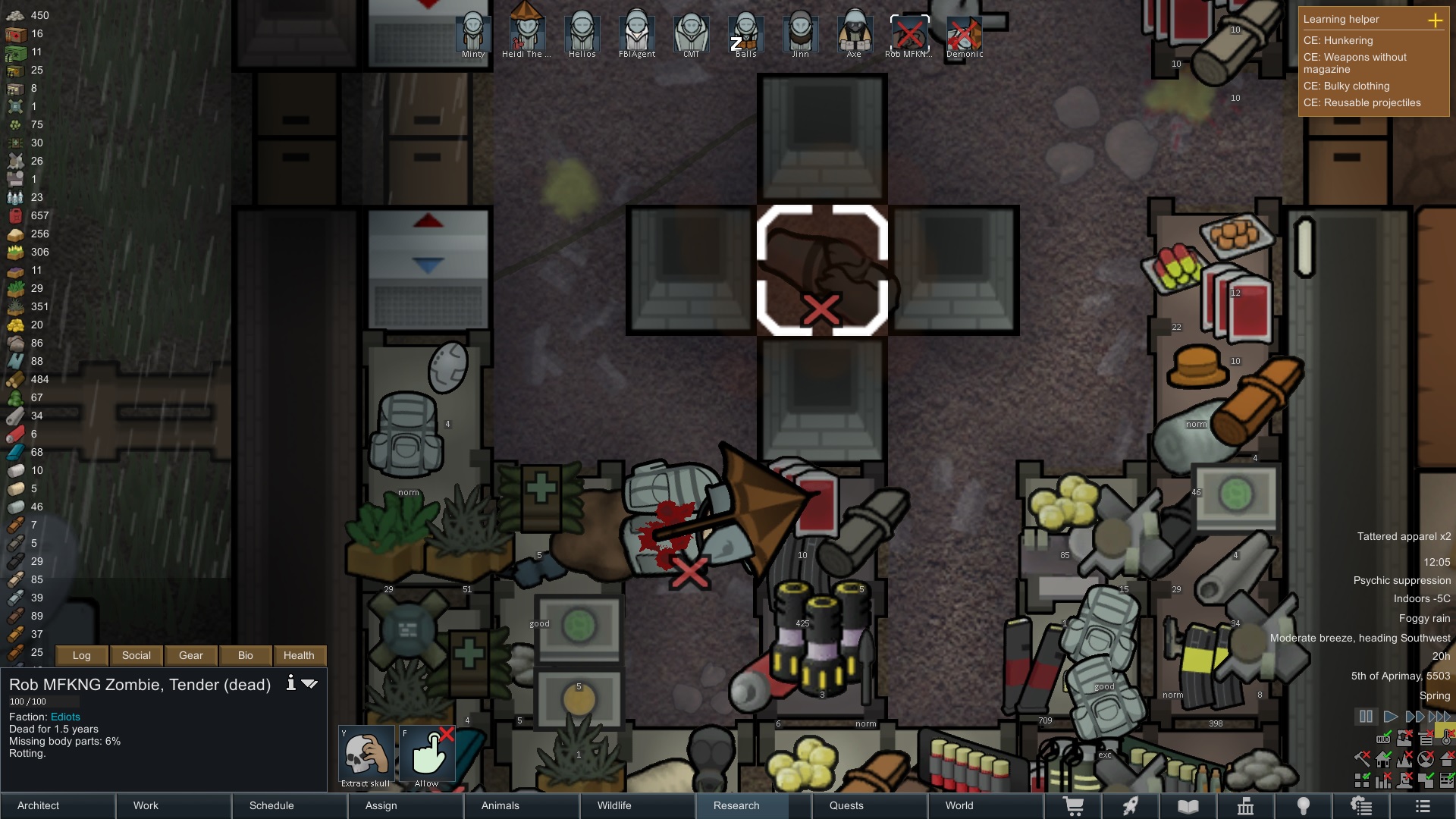1456x819 pixels.
Task: Click the info (i) icon on inspect pane
Action: 290,683
